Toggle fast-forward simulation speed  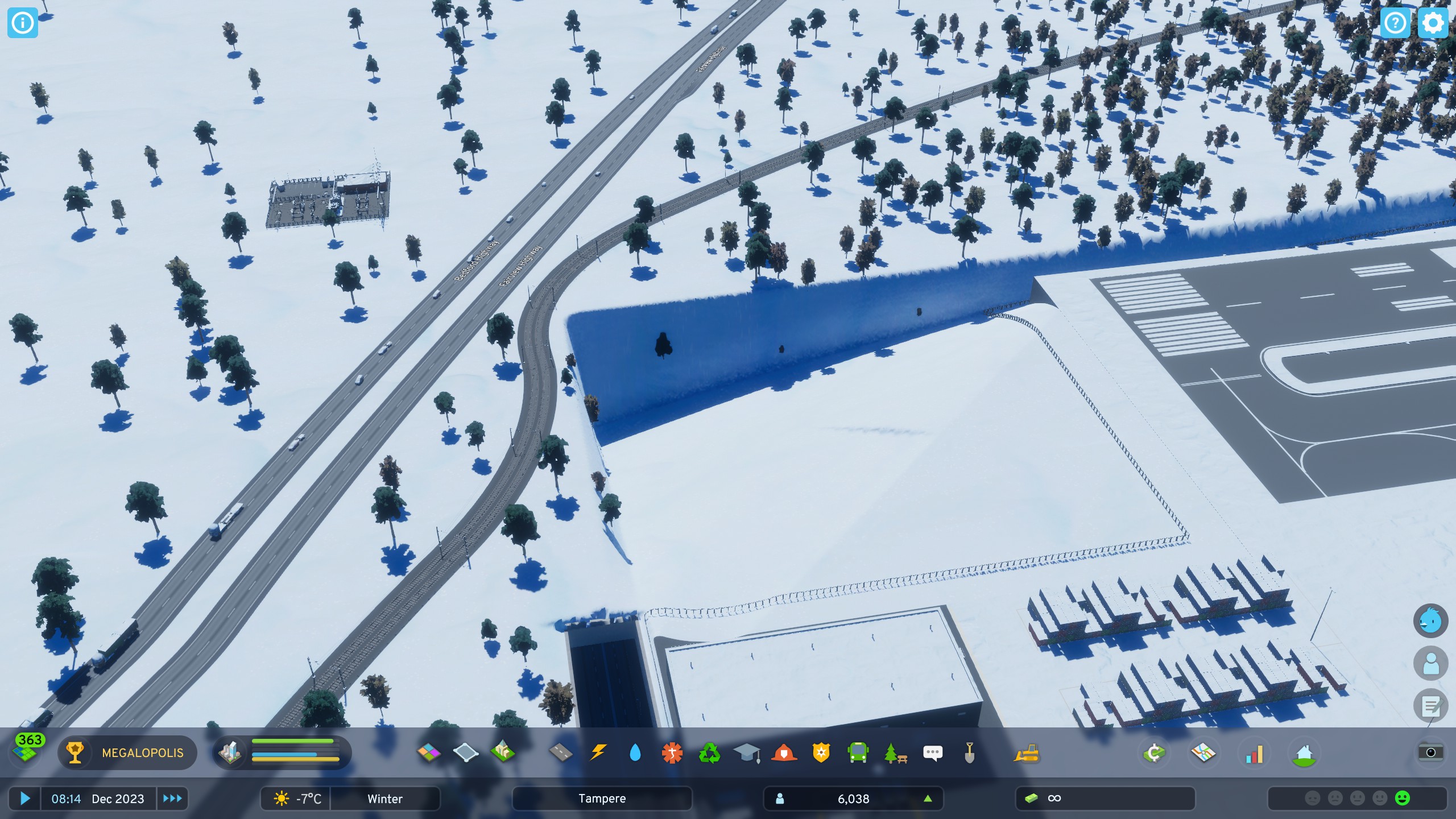(172, 799)
